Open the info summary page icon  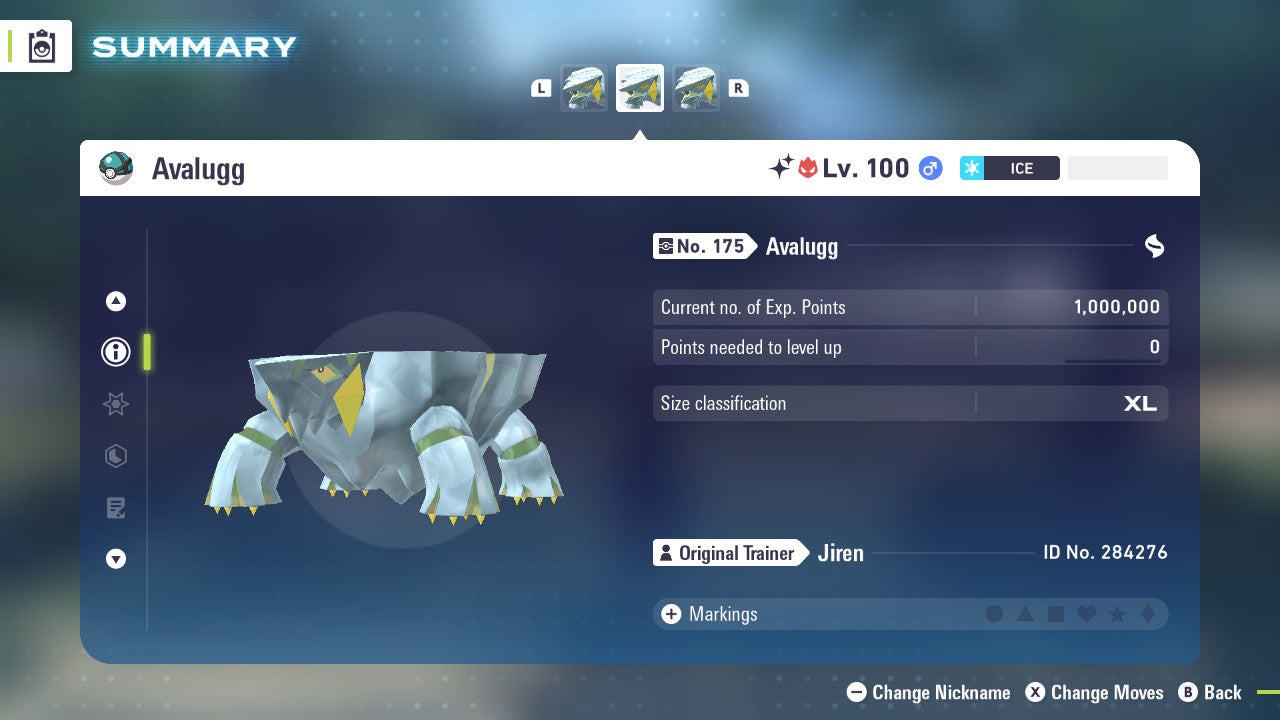click(115, 351)
